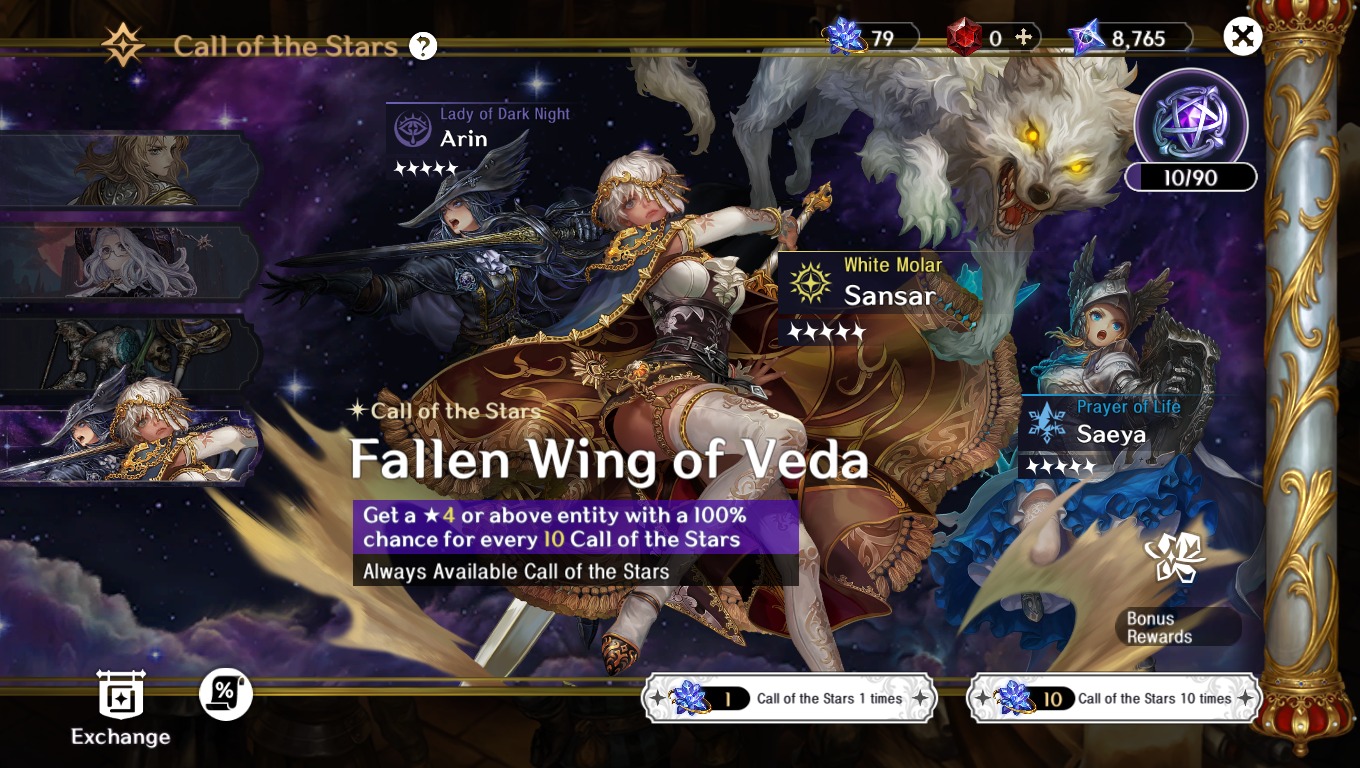The height and width of the screenshot is (768, 1360).
Task: Select the Fallen Wing of Veda banner
Action: point(128,446)
